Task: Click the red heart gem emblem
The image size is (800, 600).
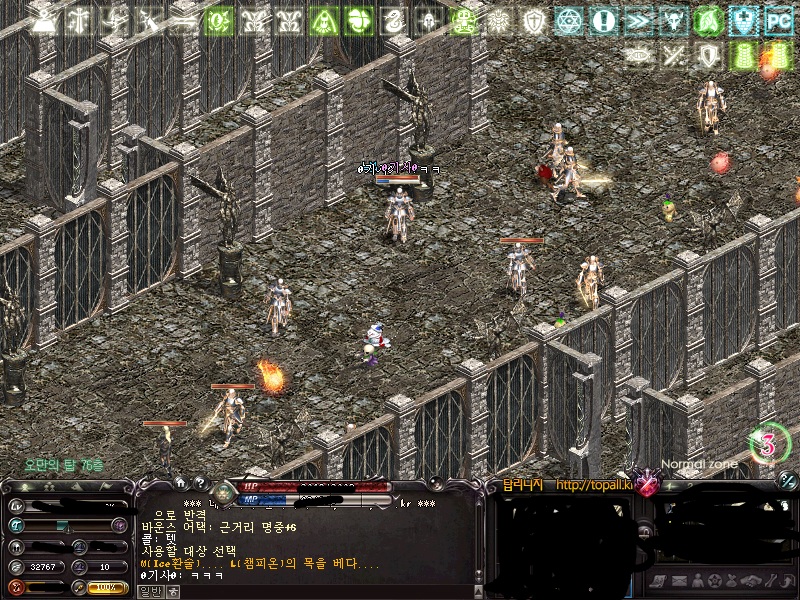Action: click(x=649, y=487)
